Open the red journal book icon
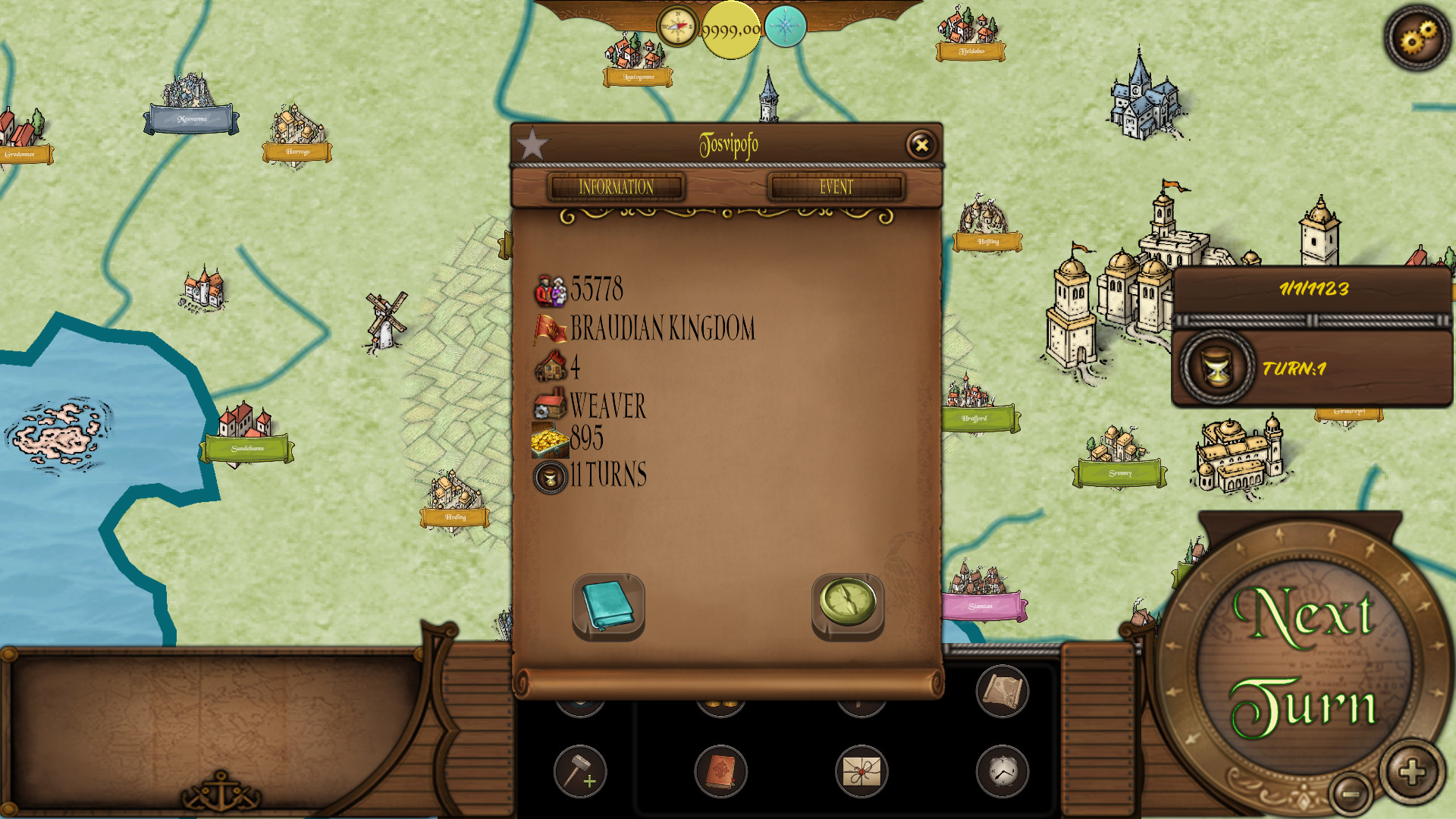The width and height of the screenshot is (1456, 819). click(720, 770)
